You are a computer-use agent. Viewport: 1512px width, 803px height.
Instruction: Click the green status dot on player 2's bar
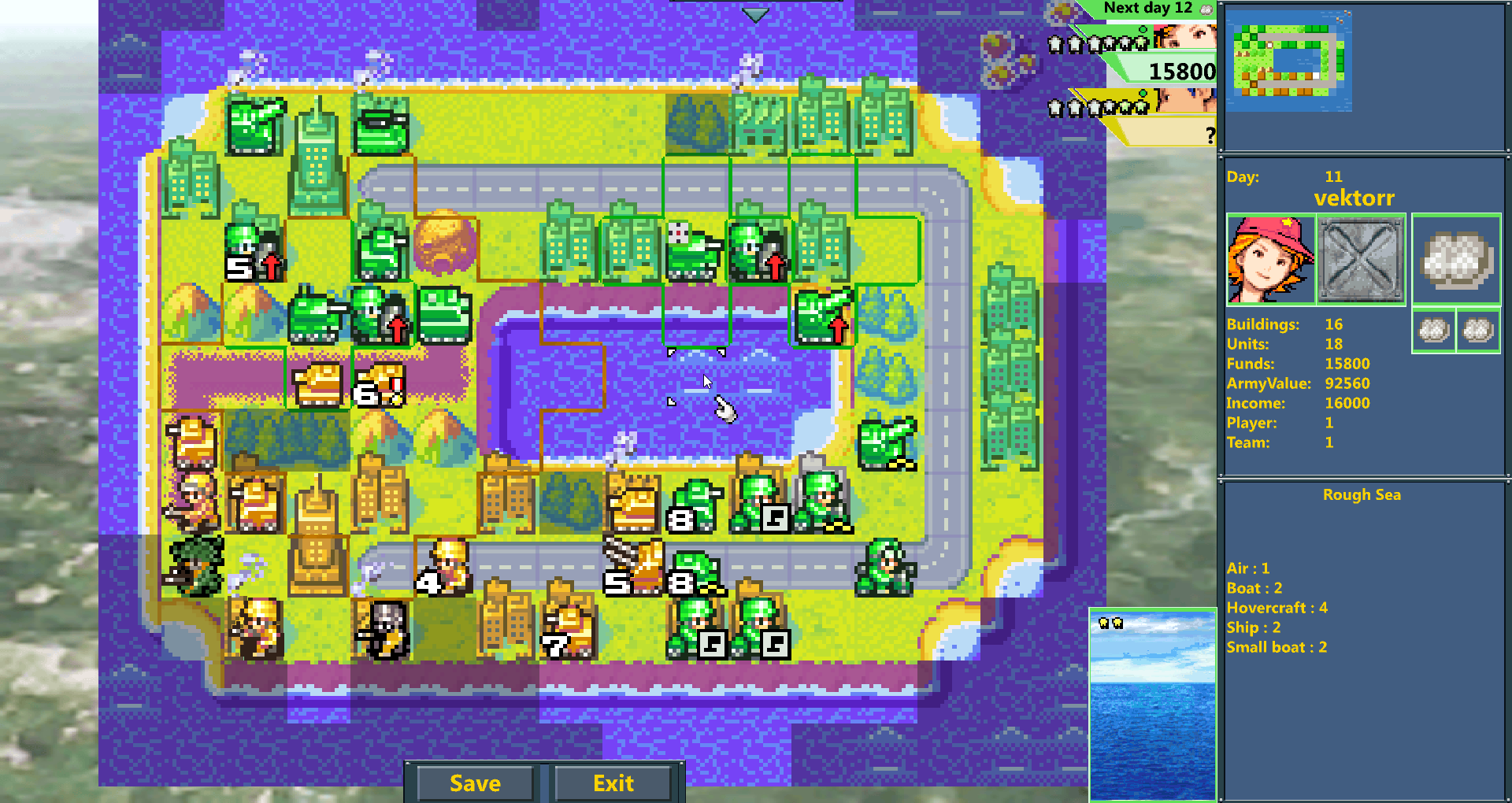click(1142, 93)
